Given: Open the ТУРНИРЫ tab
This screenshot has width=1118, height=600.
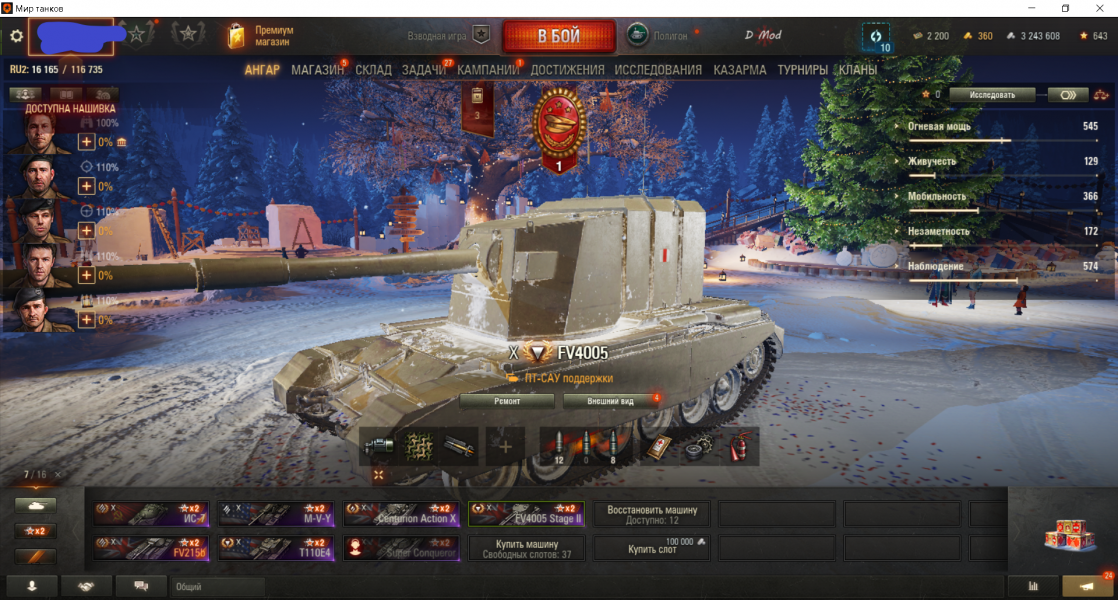Looking at the screenshot, I should (x=802, y=70).
